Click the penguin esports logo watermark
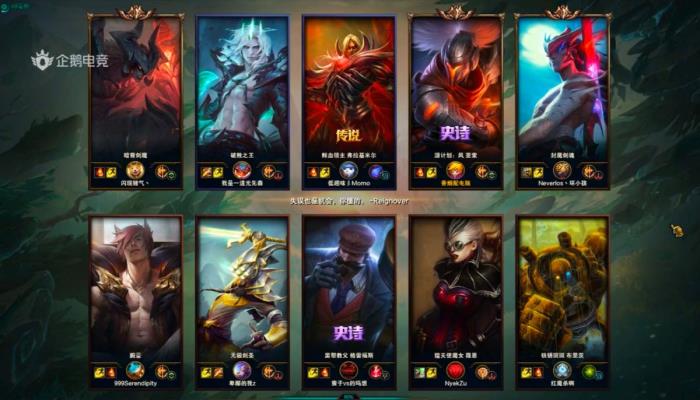 coord(70,62)
